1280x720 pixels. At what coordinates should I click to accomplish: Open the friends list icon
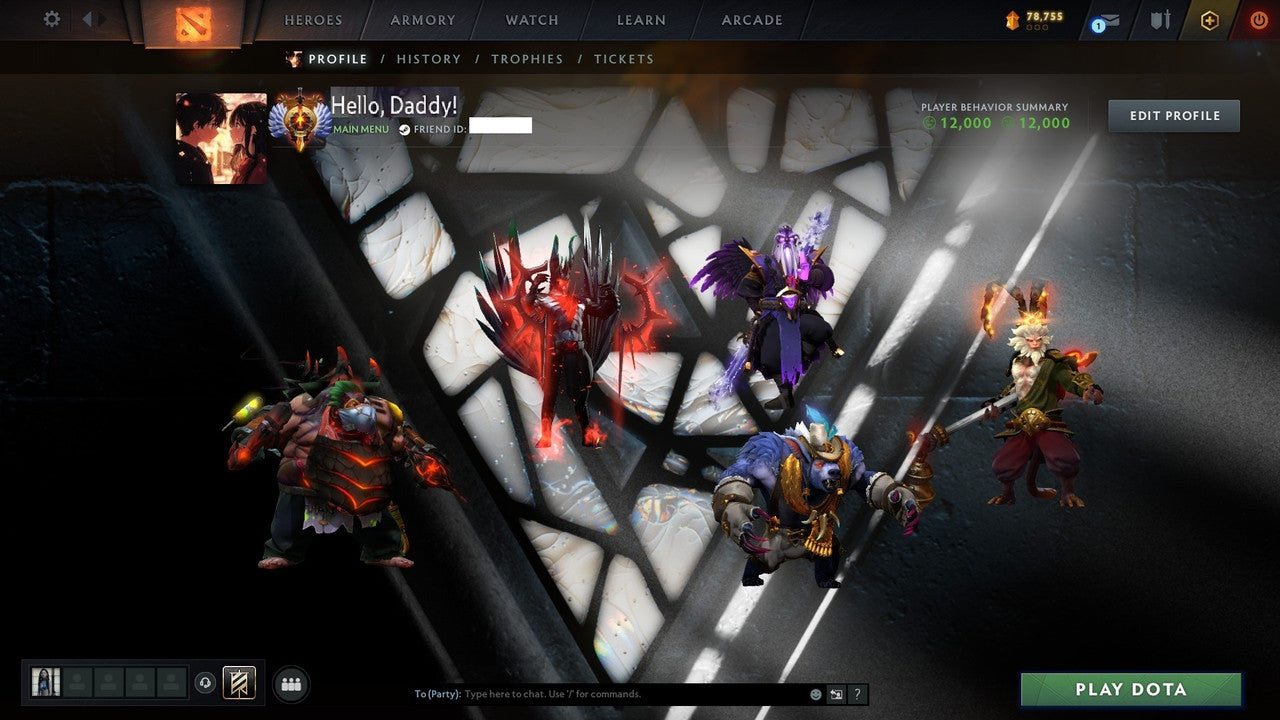(x=290, y=683)
